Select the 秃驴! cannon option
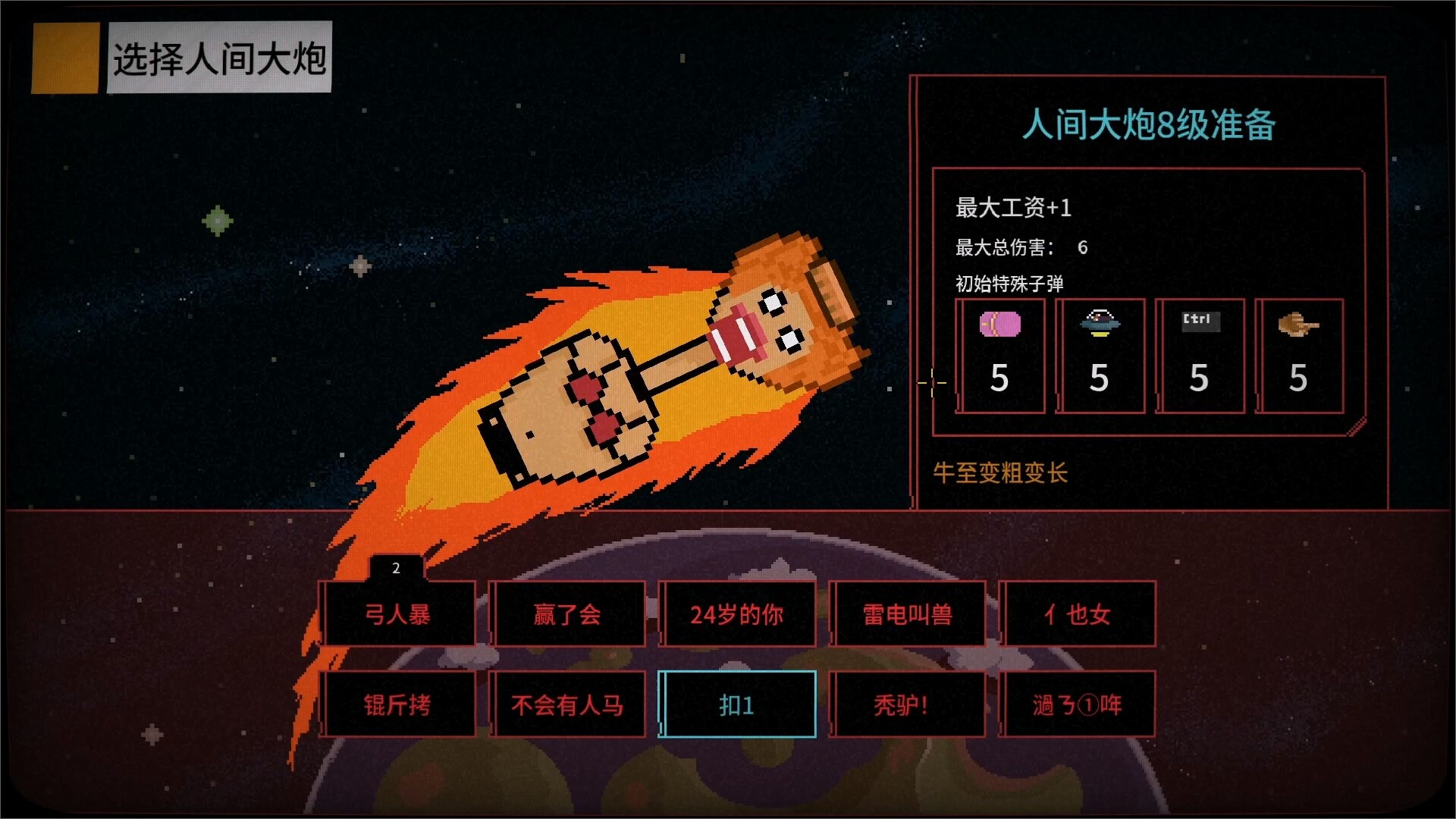This screenshot has width=1456, height=819. tap(908, 704)
